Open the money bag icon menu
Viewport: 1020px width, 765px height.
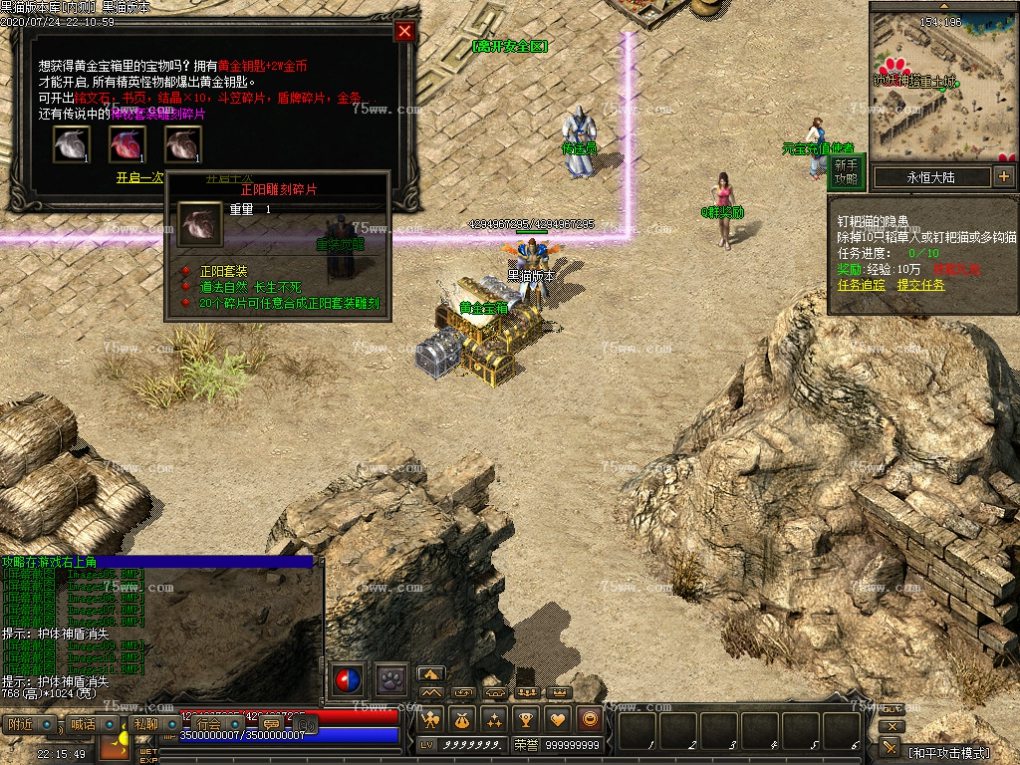point(462,718)
